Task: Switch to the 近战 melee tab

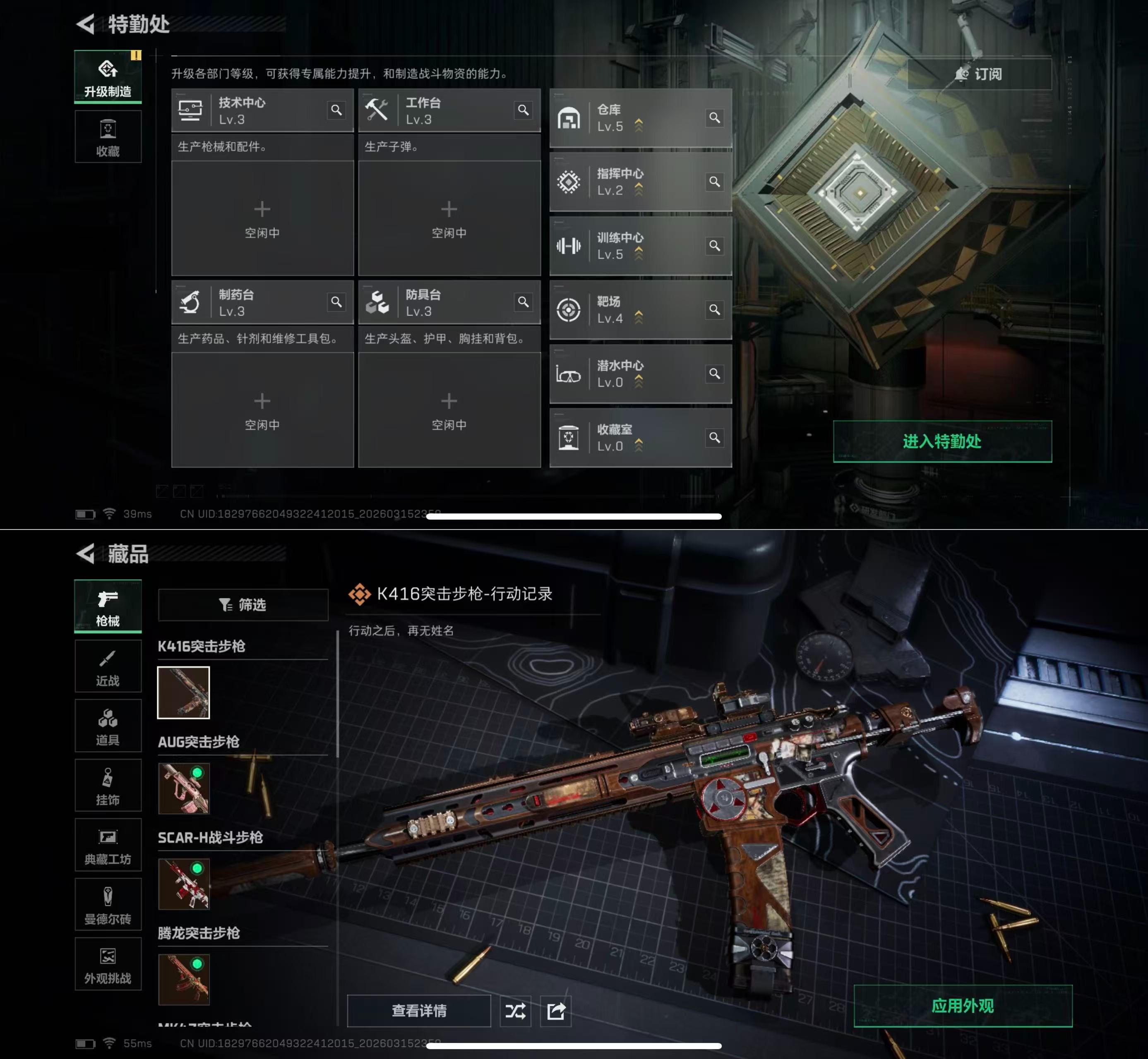Action: pyautogui.click(x=108, y=666)
